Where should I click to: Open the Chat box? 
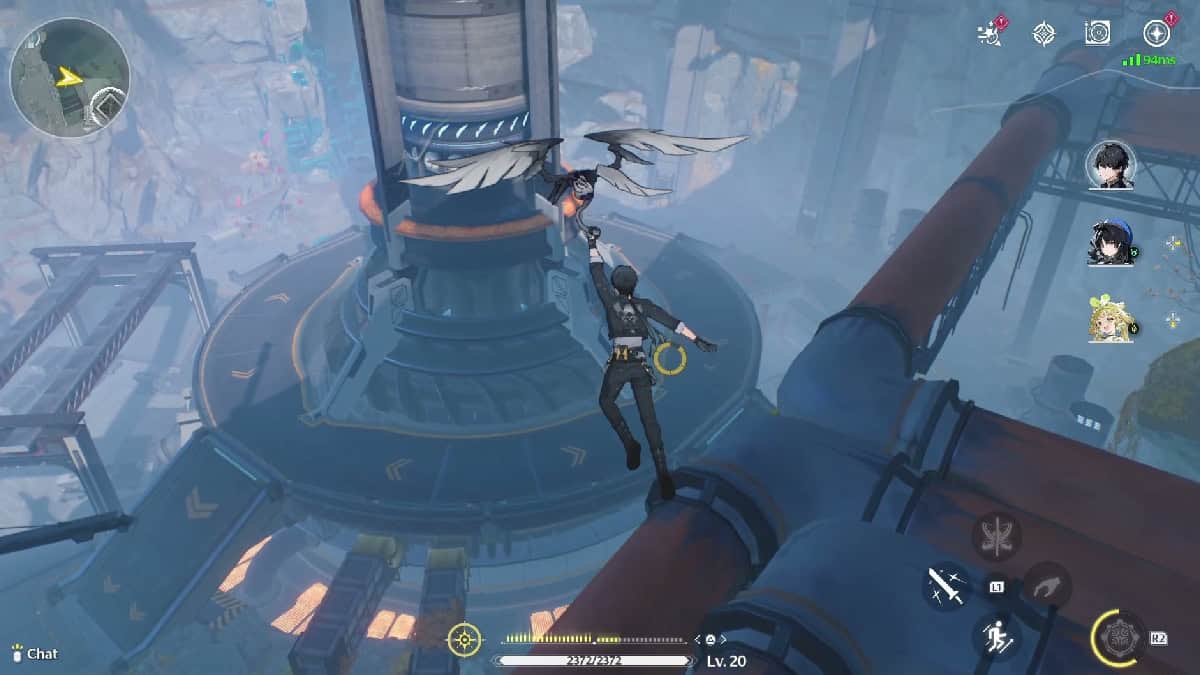click(x=34, y=654)
